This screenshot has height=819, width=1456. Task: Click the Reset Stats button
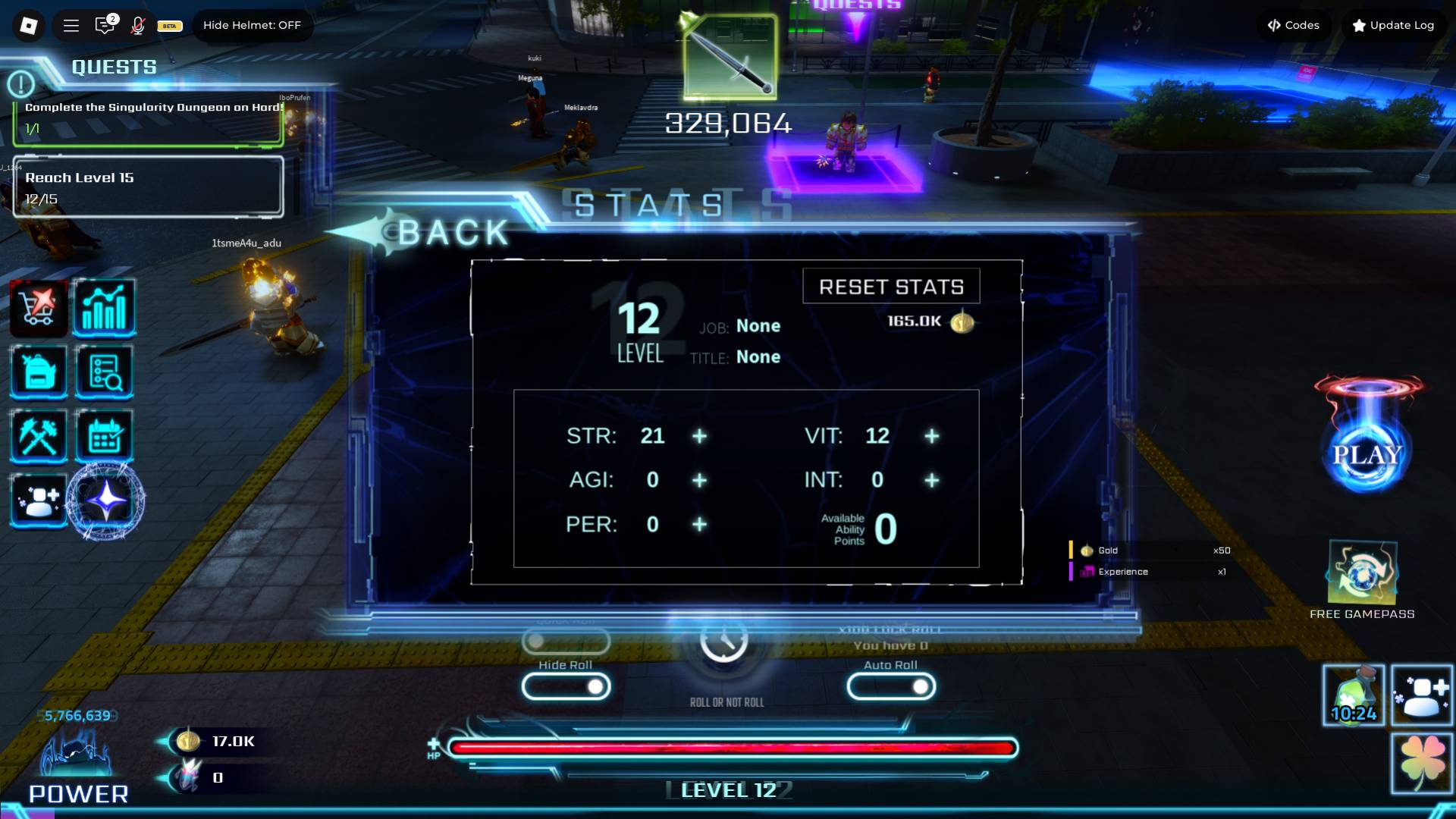(891, 287)
